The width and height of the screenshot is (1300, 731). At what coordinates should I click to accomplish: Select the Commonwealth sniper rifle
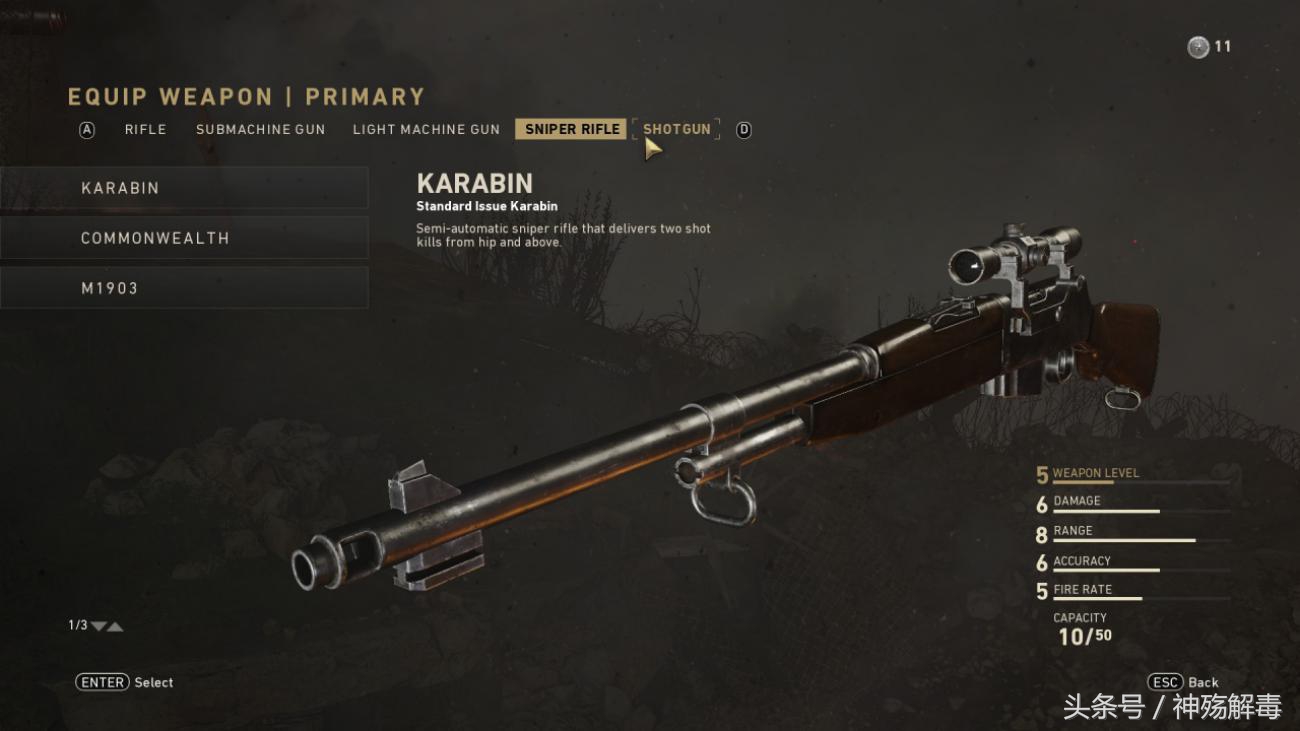(x=184, y=238)
